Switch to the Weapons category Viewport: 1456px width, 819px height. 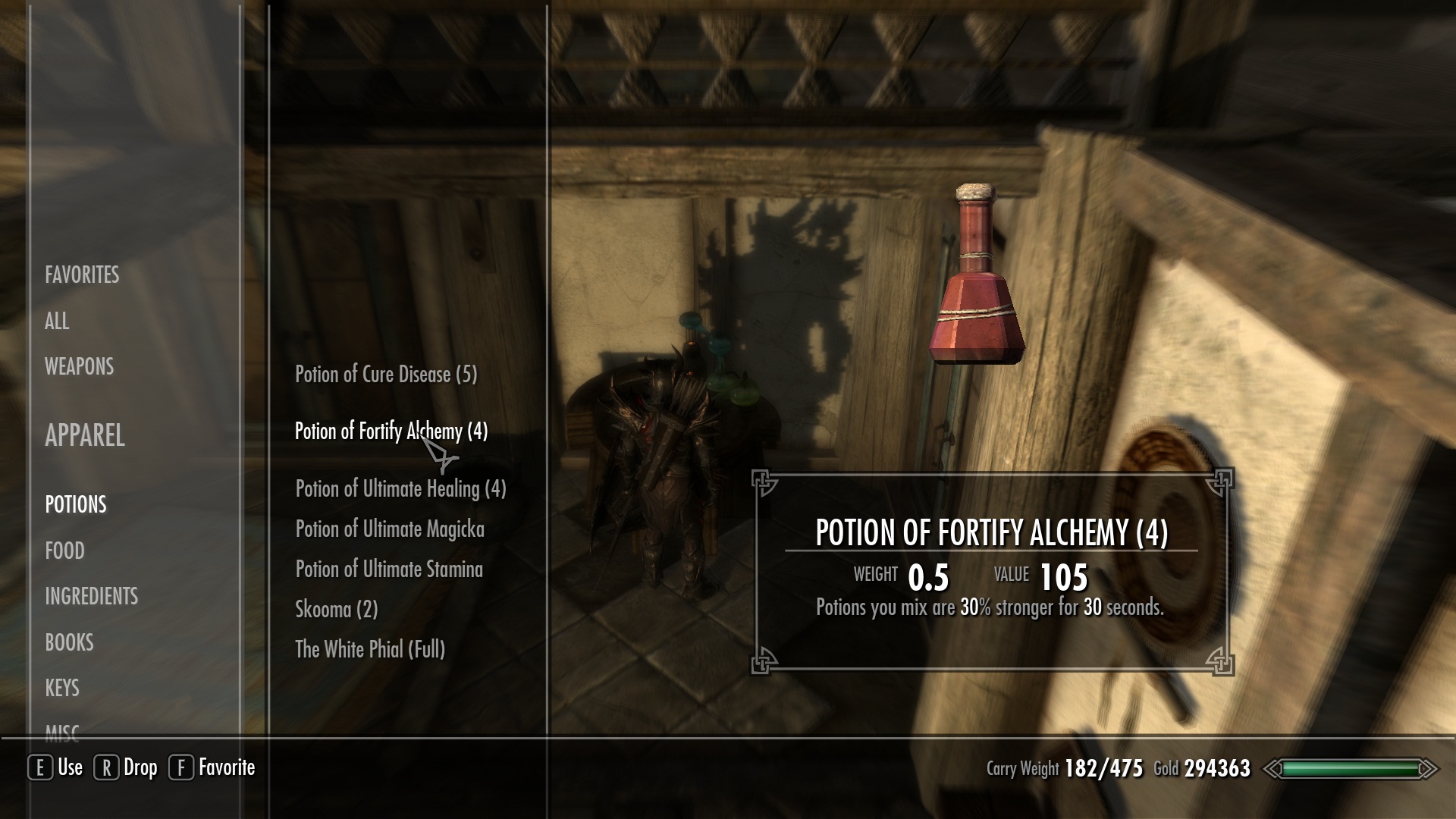[x=79, y=366]
